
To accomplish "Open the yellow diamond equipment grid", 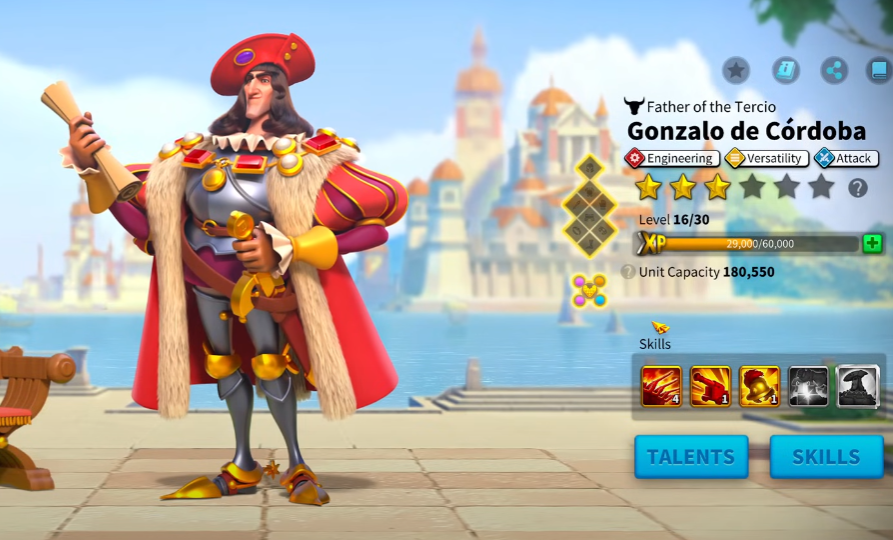I will (x=590, y=204).
